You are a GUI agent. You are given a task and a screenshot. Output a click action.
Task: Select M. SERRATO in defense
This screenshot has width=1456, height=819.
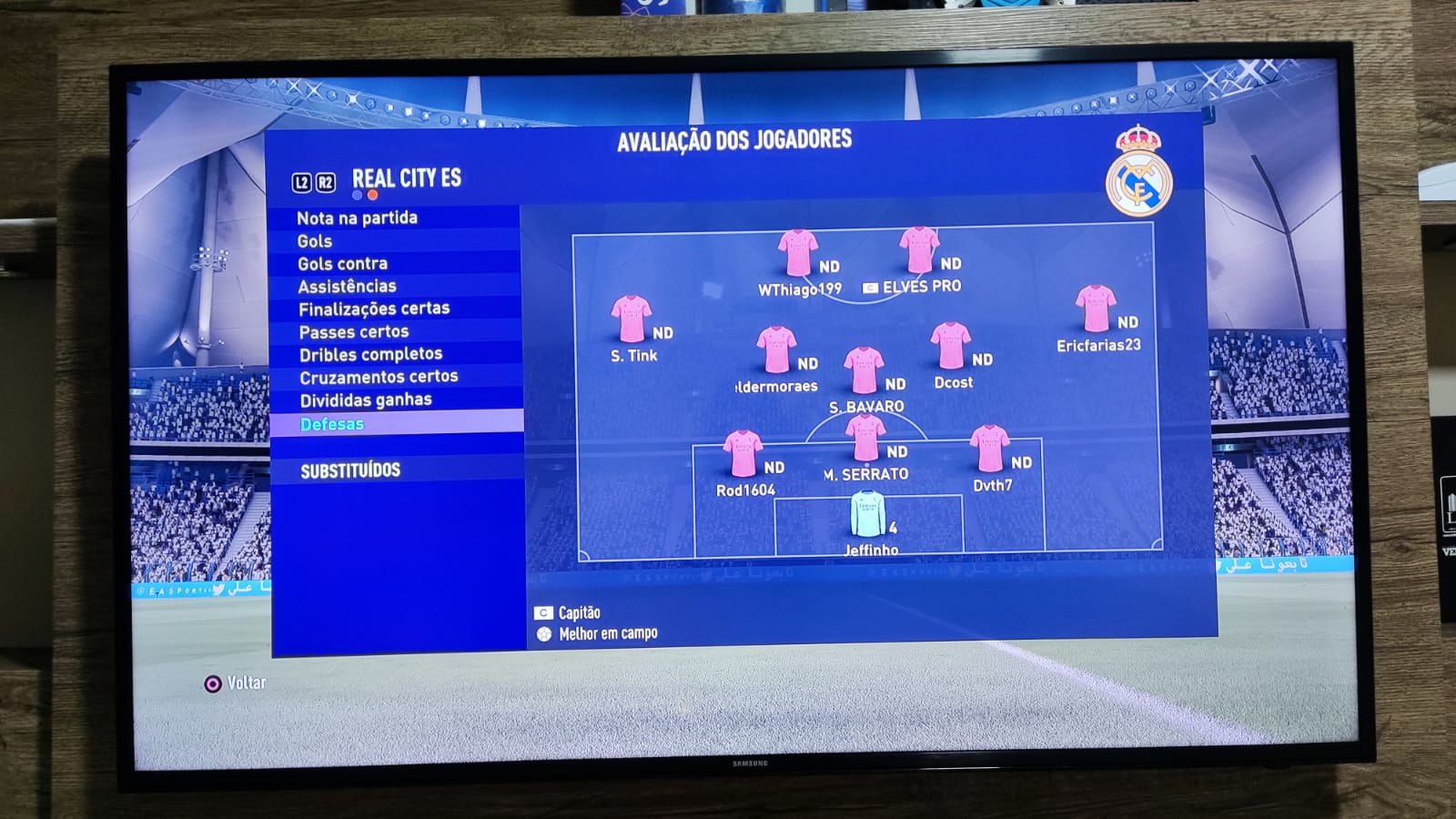[864, 438]
